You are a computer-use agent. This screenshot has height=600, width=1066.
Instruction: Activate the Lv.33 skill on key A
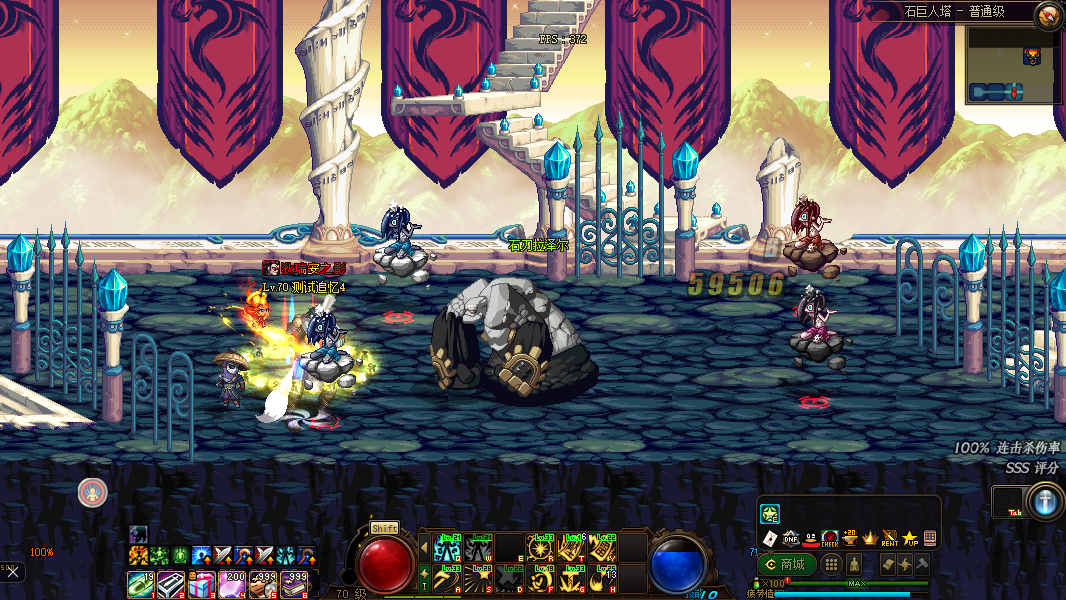click(446, 578)
